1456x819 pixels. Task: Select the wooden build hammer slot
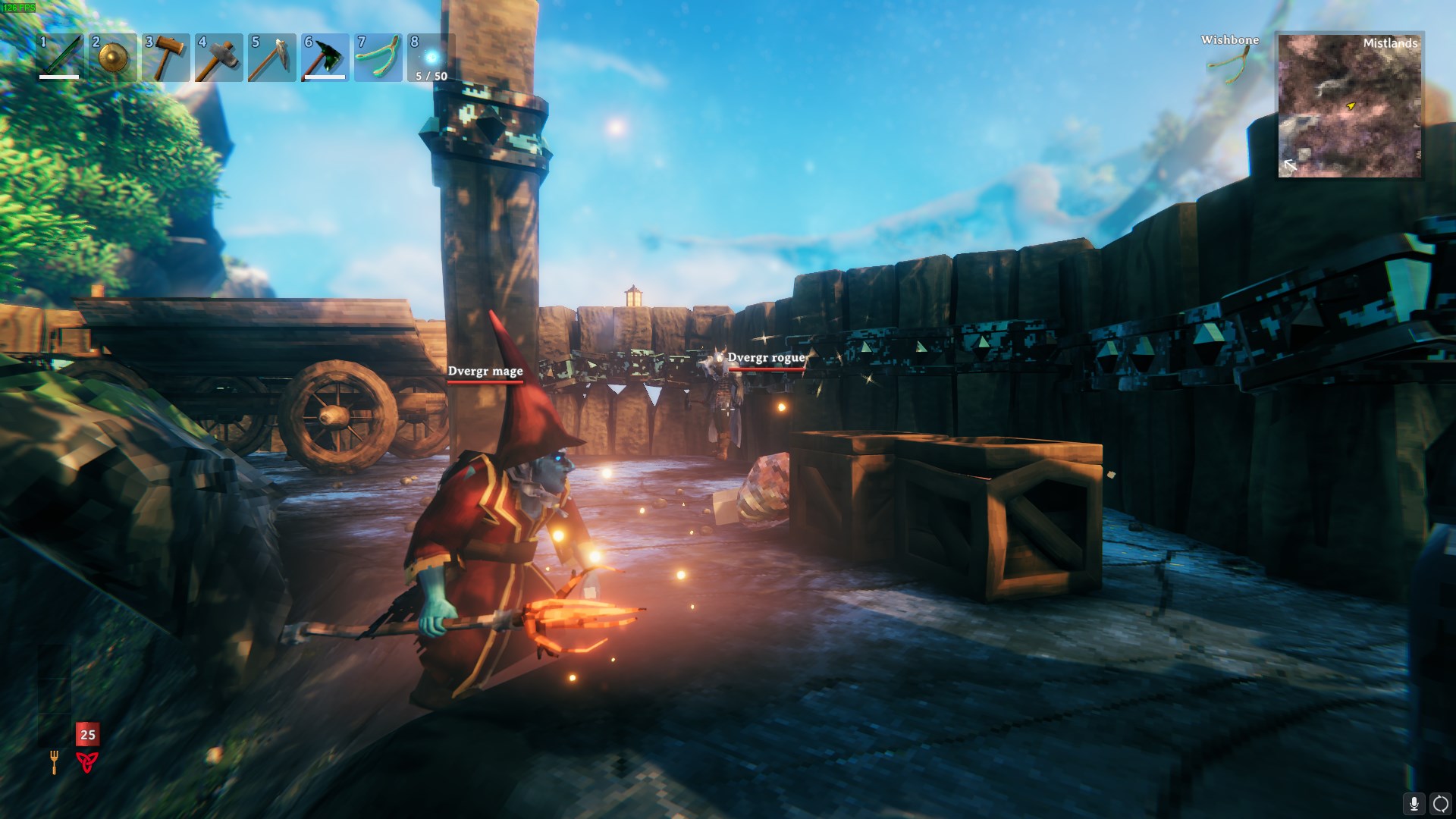(x=166, y=58)
